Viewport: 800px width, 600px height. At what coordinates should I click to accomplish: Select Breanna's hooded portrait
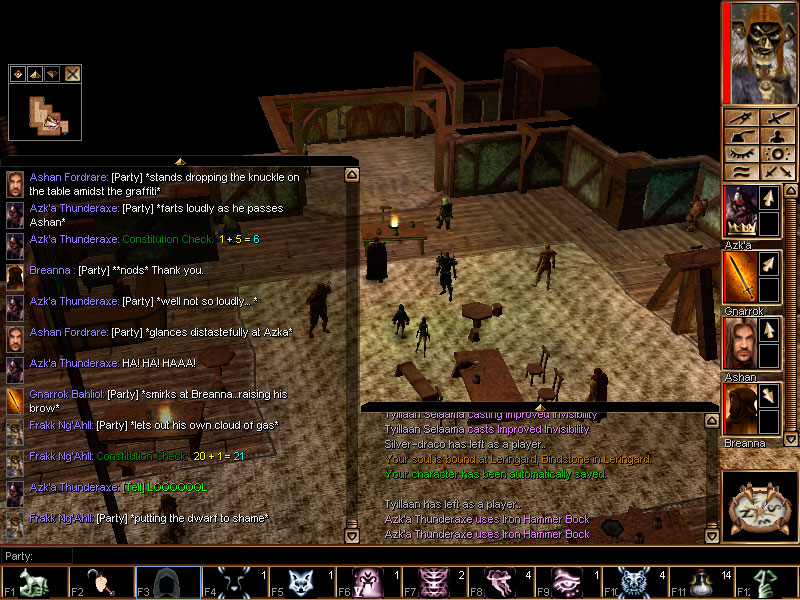pos(740,409)
